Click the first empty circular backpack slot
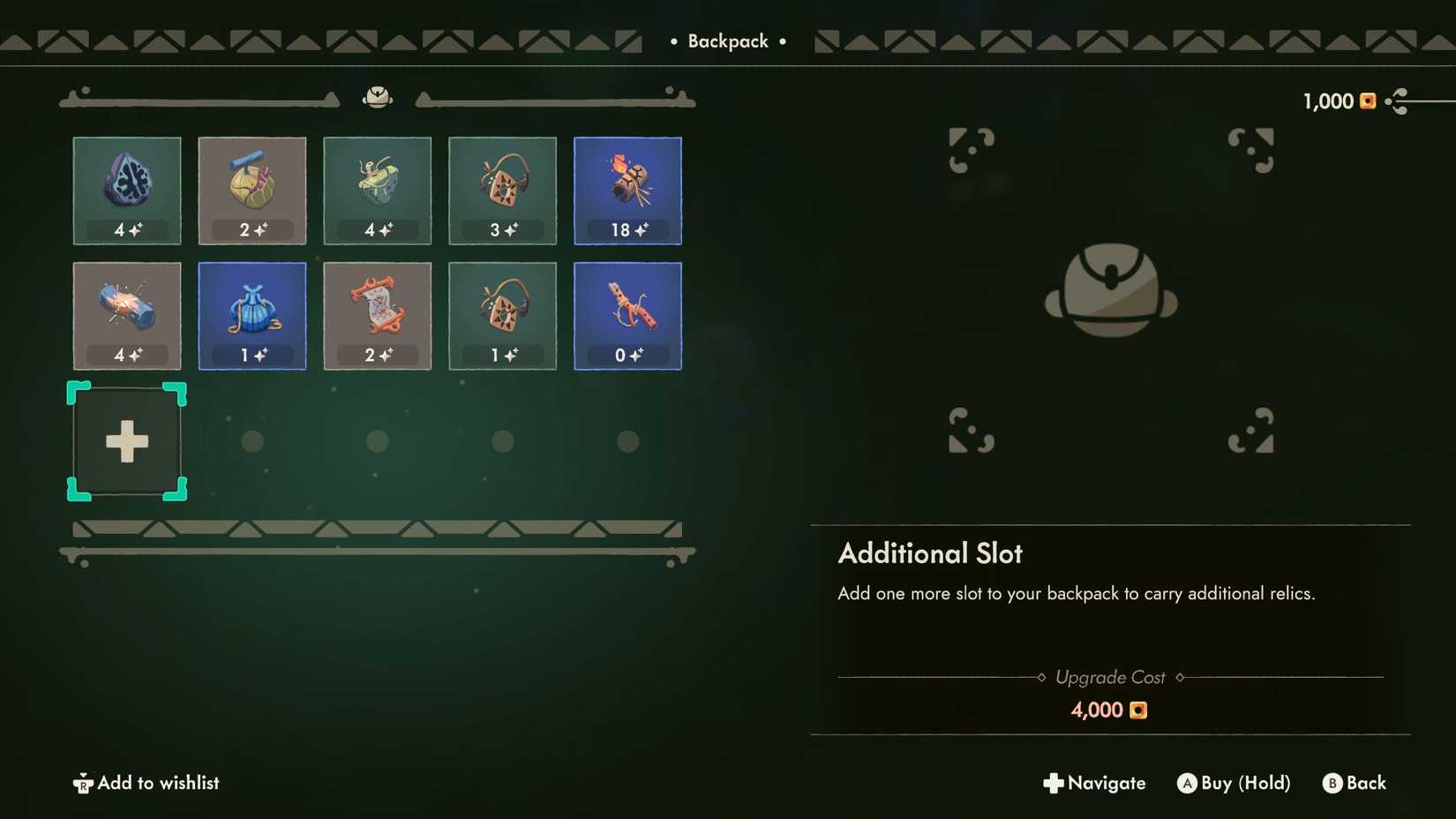The width and height of the screenshot is (1456, 819). point(251,441)
